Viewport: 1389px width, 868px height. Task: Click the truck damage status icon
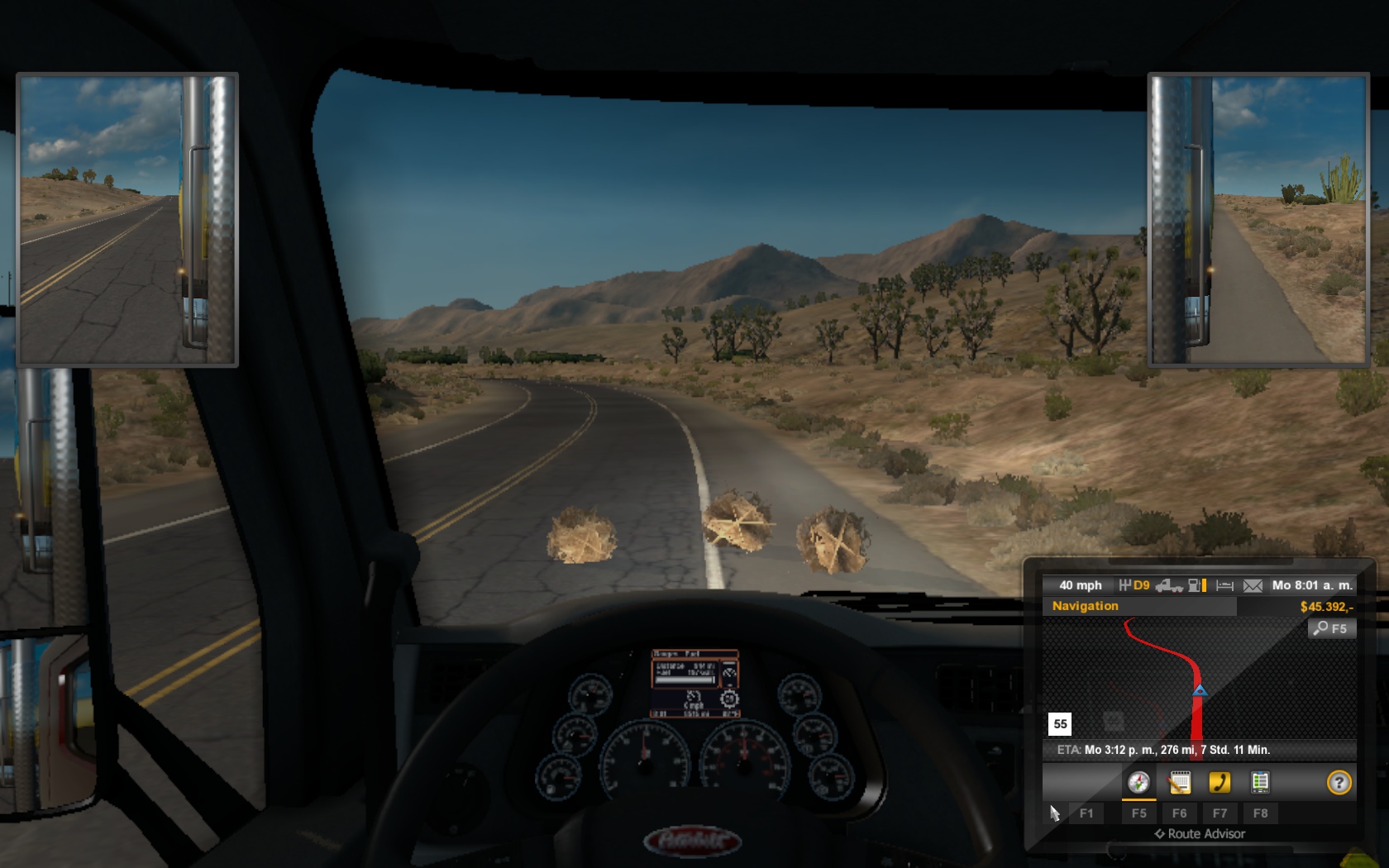point(1169,585)
